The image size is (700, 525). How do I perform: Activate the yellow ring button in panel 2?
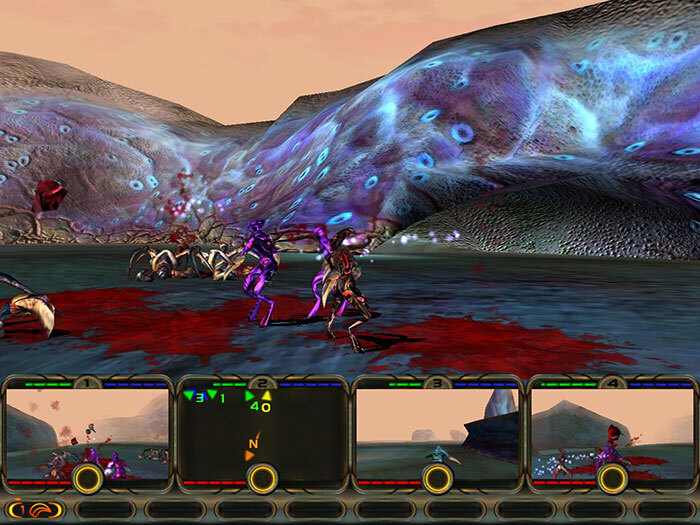[x=262, y=479]
